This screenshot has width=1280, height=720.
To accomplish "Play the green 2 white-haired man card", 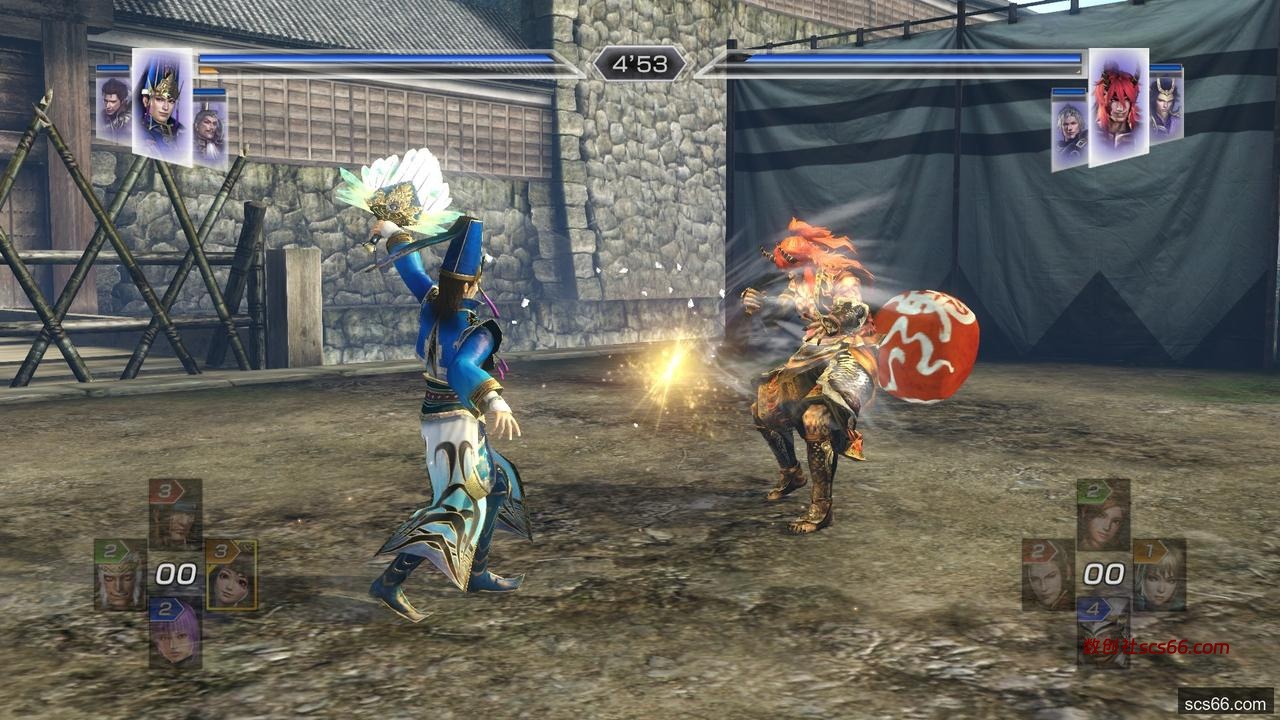I will [120, 575].
